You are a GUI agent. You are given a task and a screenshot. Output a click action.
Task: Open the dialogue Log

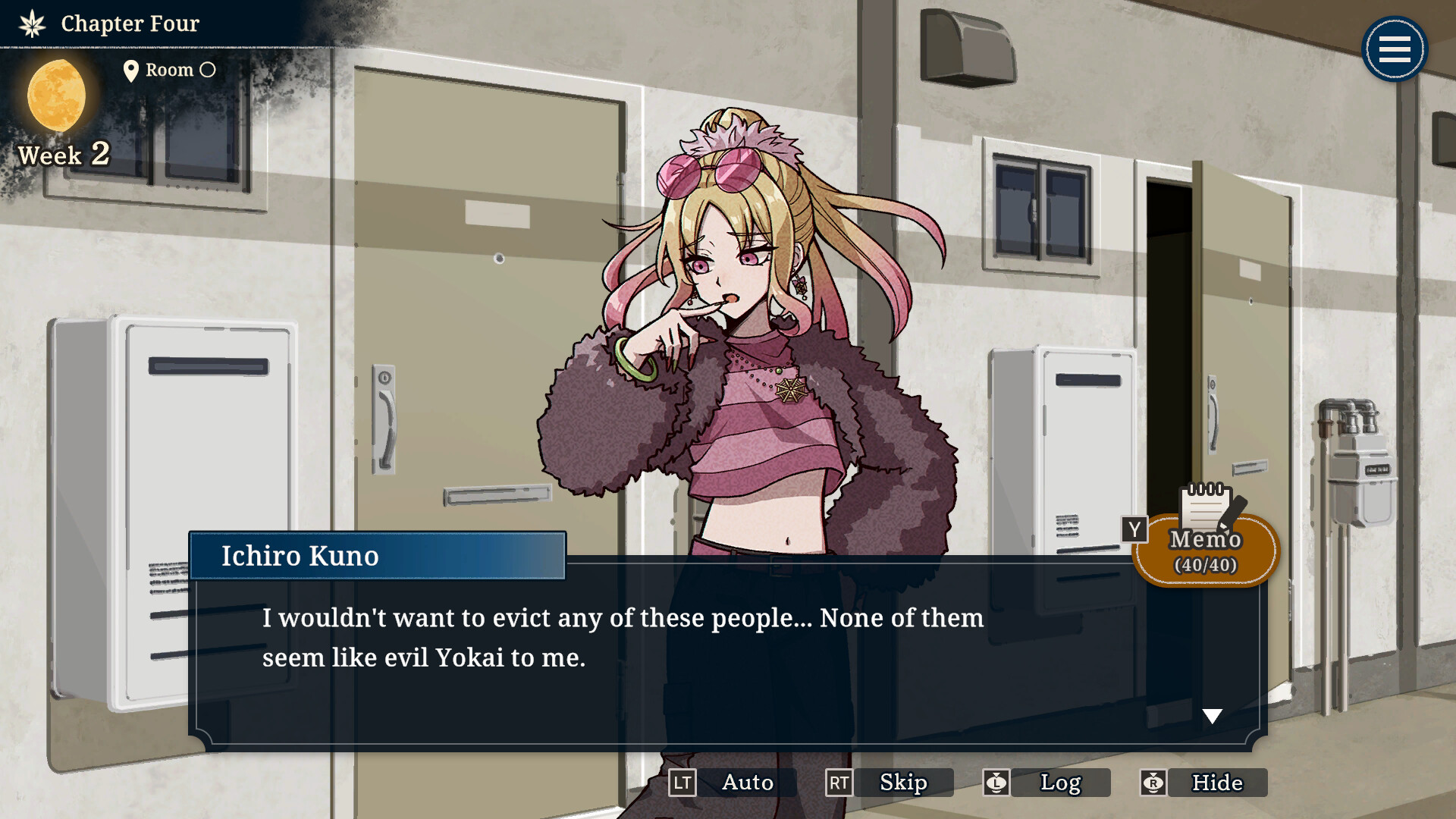tap(1059, 783)
